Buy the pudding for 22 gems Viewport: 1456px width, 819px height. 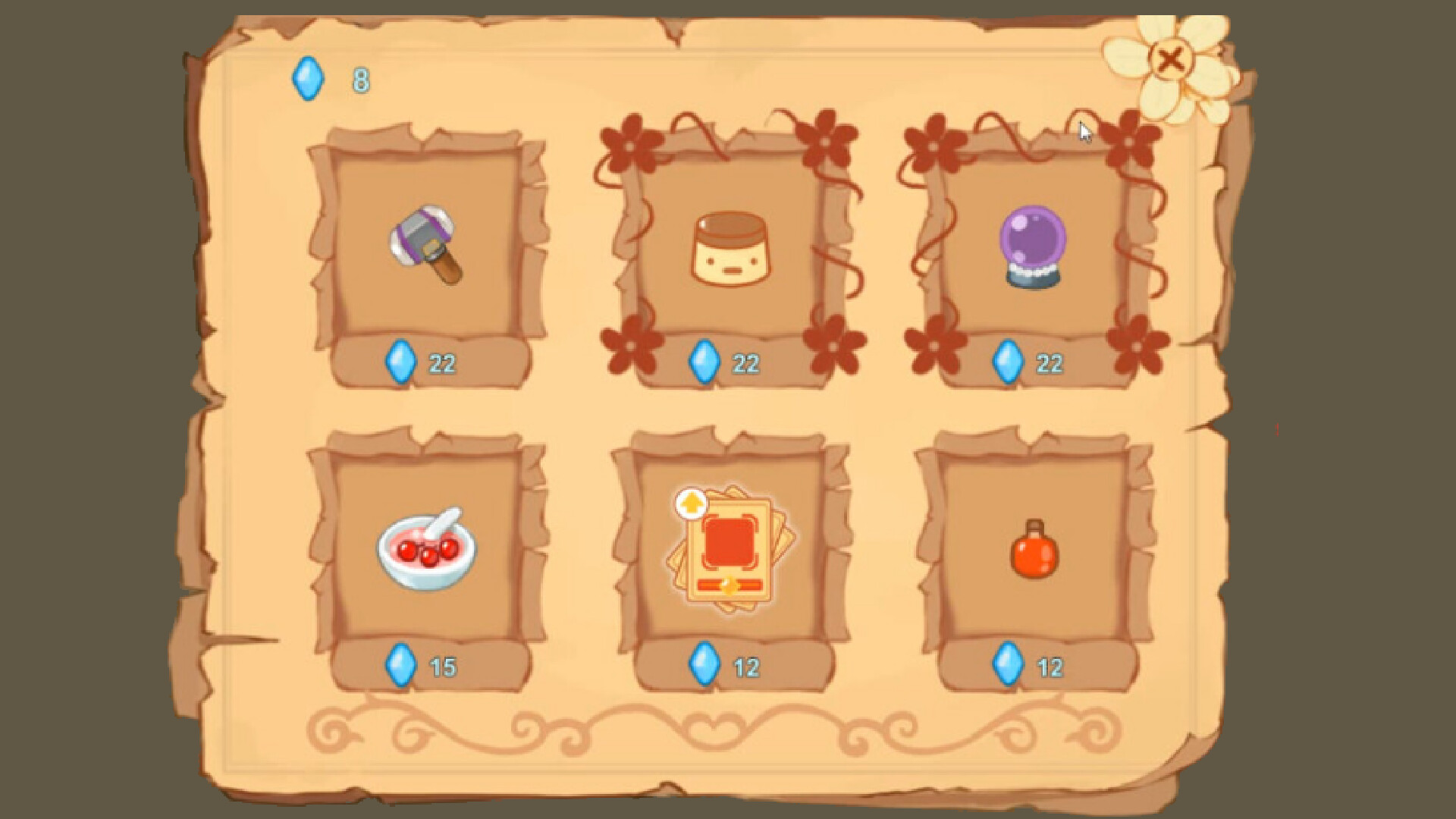[728, 363]
